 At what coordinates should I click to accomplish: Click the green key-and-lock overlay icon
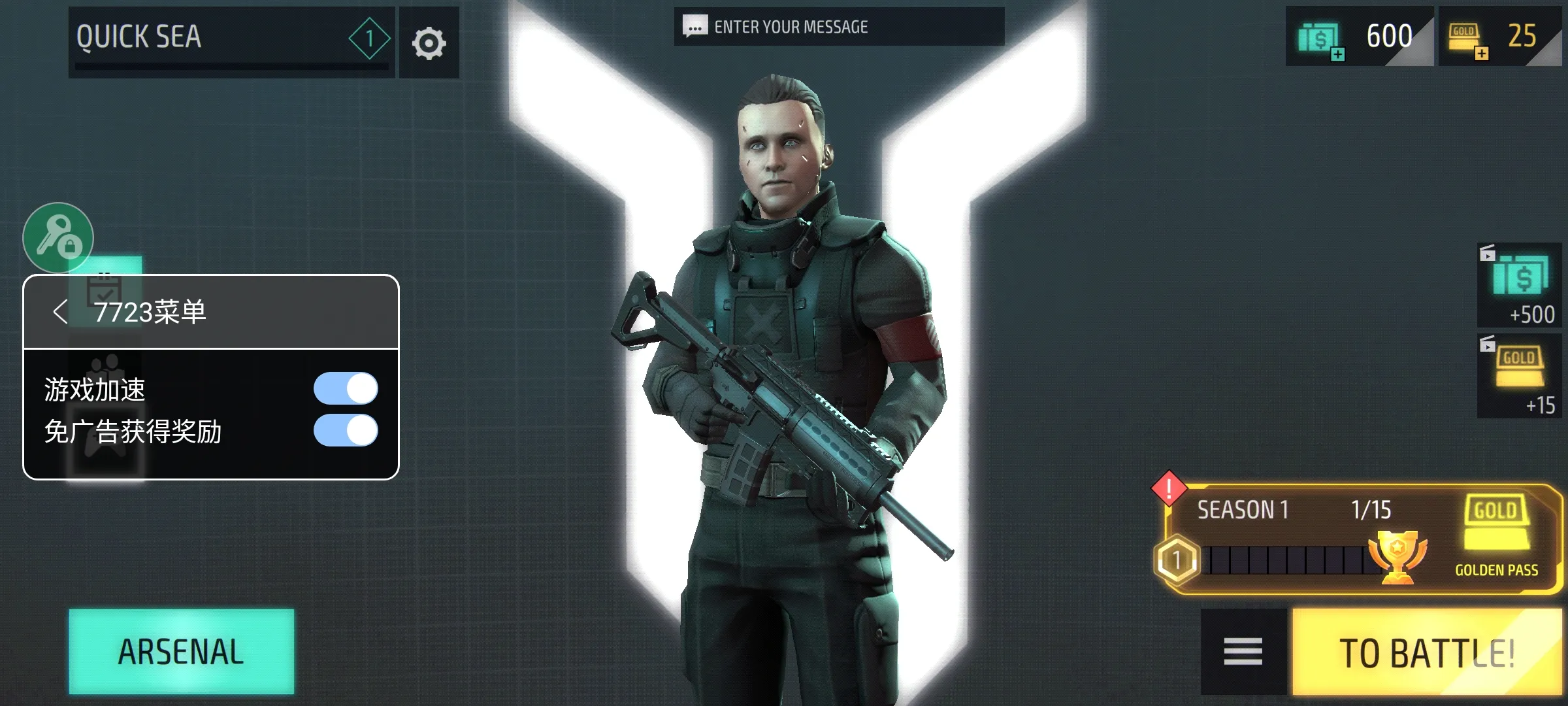58,238
